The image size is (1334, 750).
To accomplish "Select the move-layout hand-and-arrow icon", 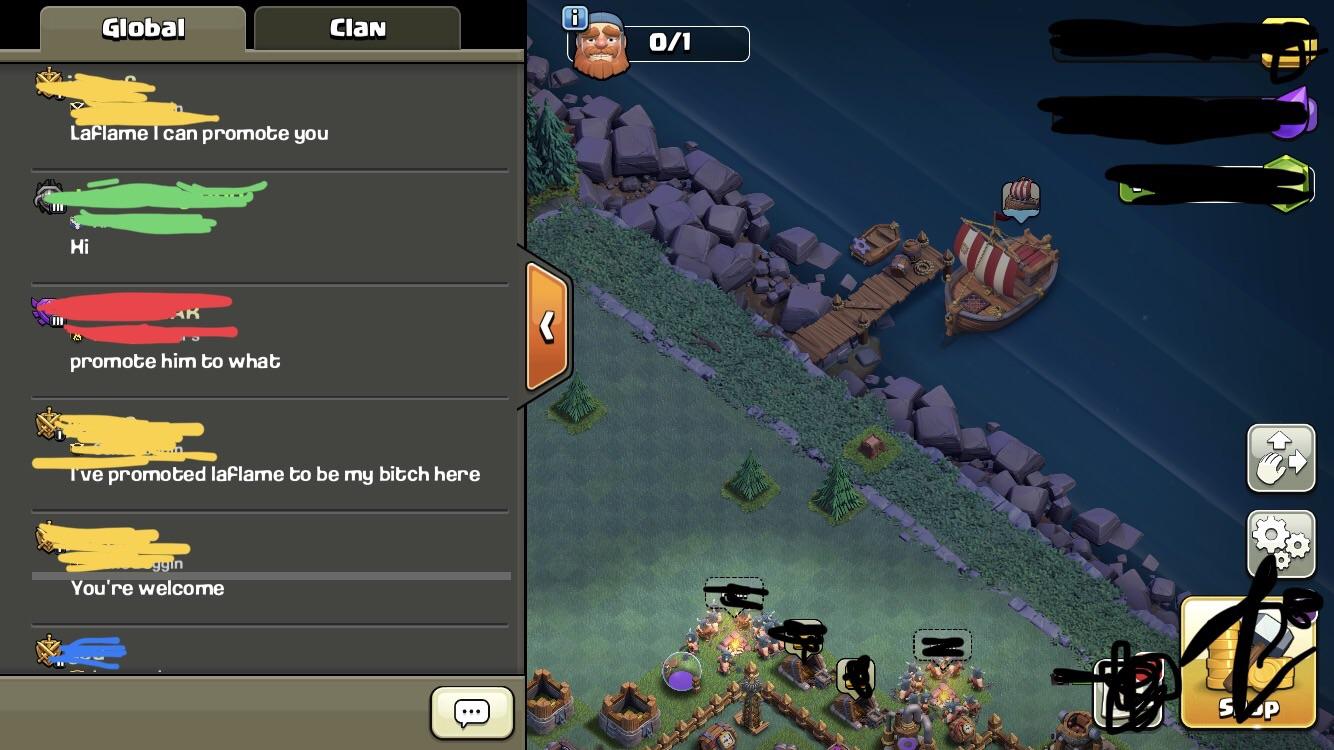I will 1281,458.
